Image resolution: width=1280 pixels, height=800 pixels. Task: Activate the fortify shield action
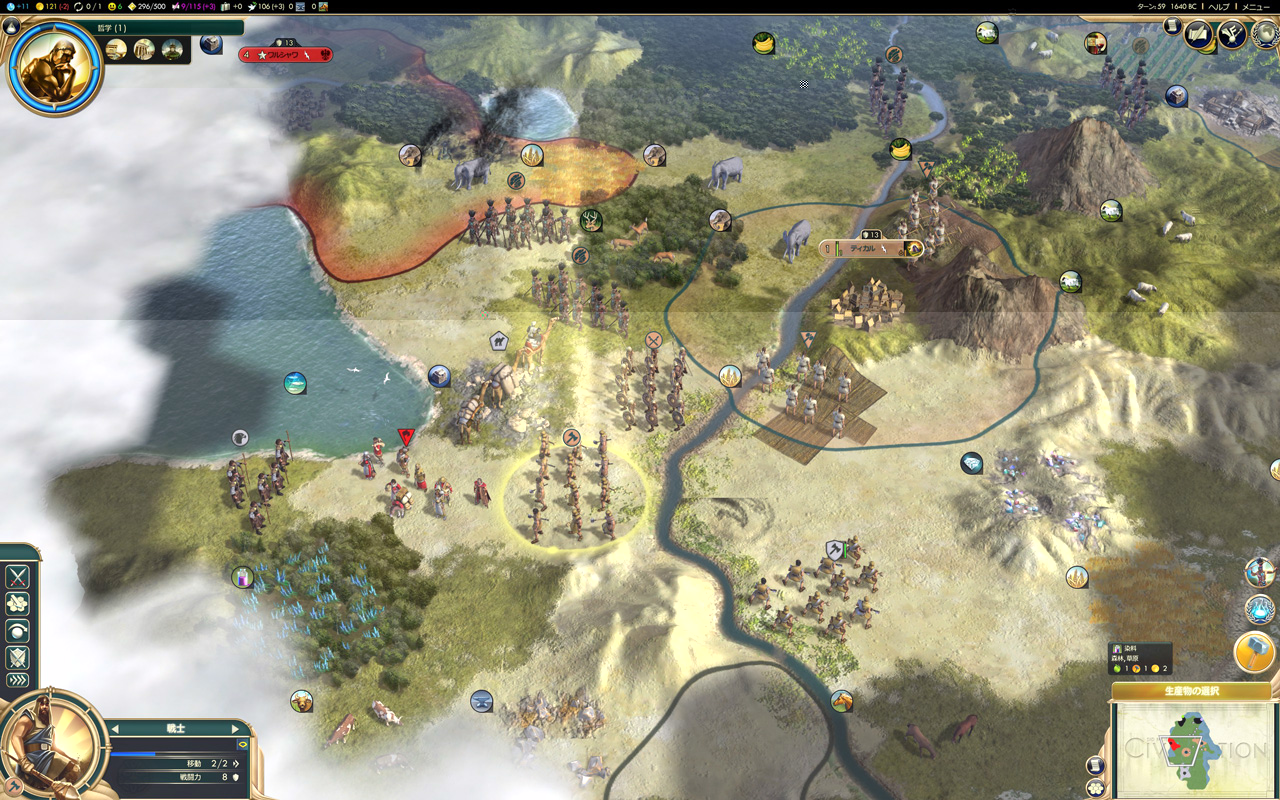pyautogui.click(x=18, y=658)
